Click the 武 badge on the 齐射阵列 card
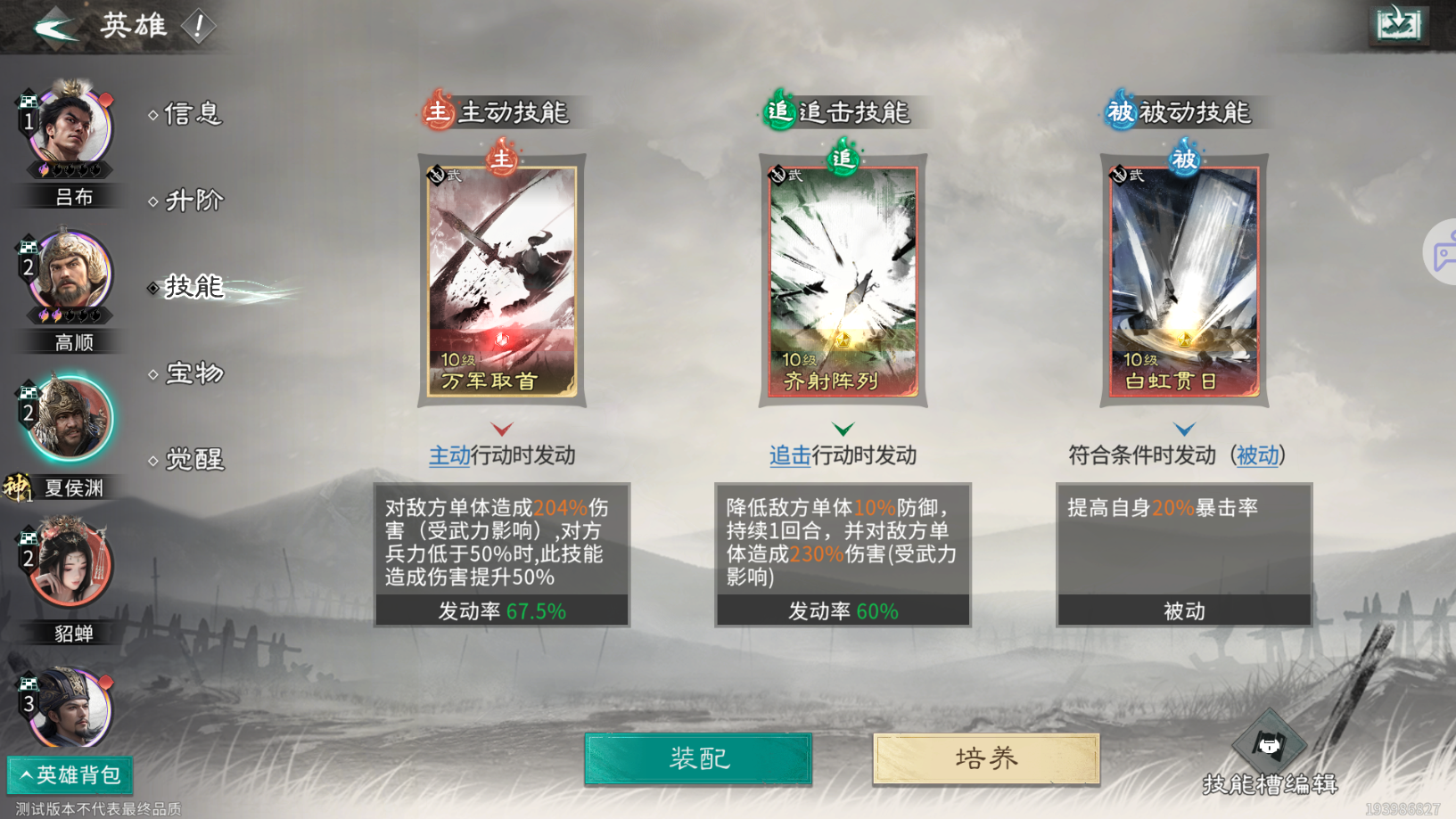This screenshot has width=1456, height=819. [x=779, y=173]
